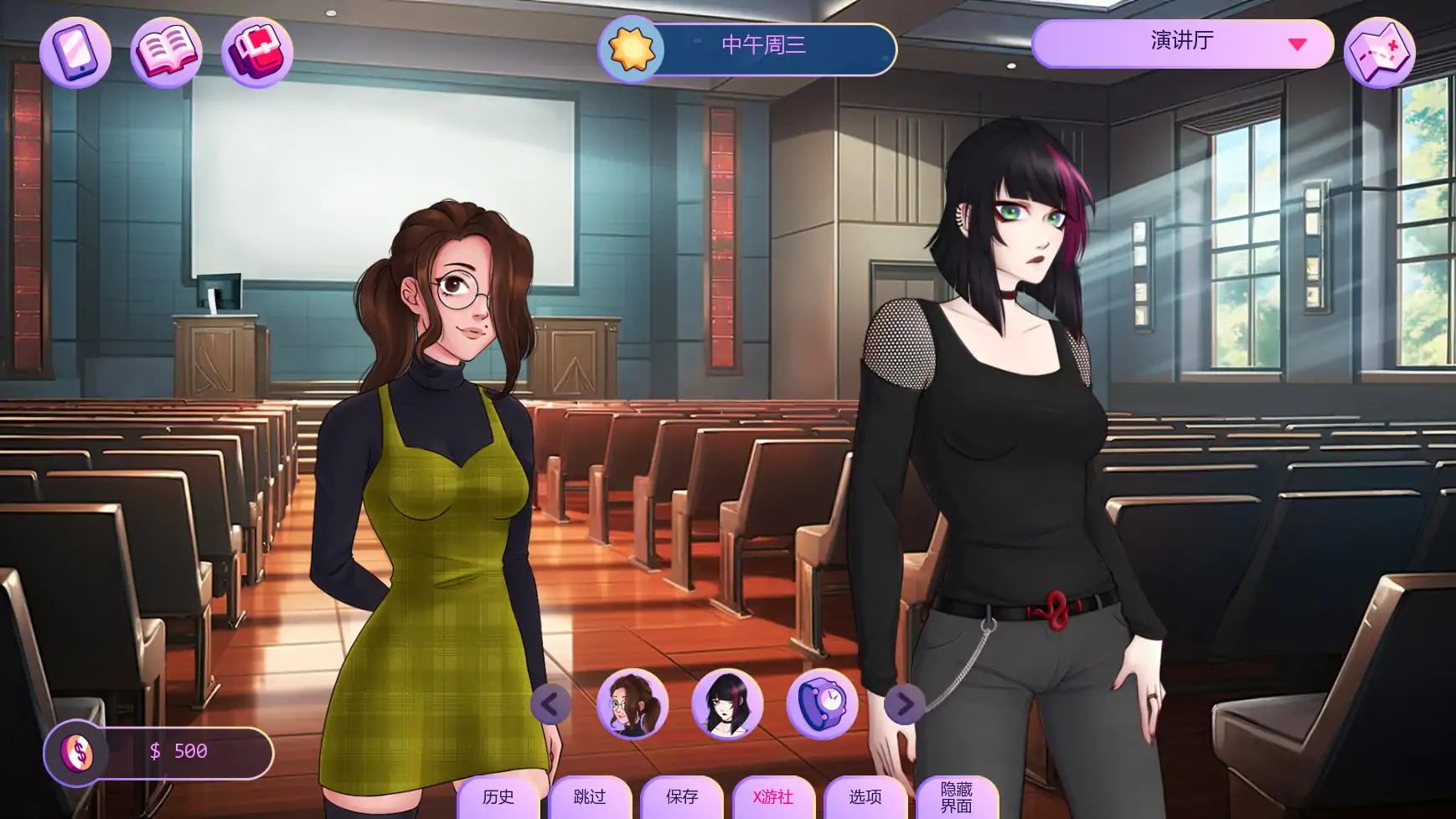This screenshot has width=1456, height=819.
Task: Click 保存 to save the game
Action: (682, 798)
